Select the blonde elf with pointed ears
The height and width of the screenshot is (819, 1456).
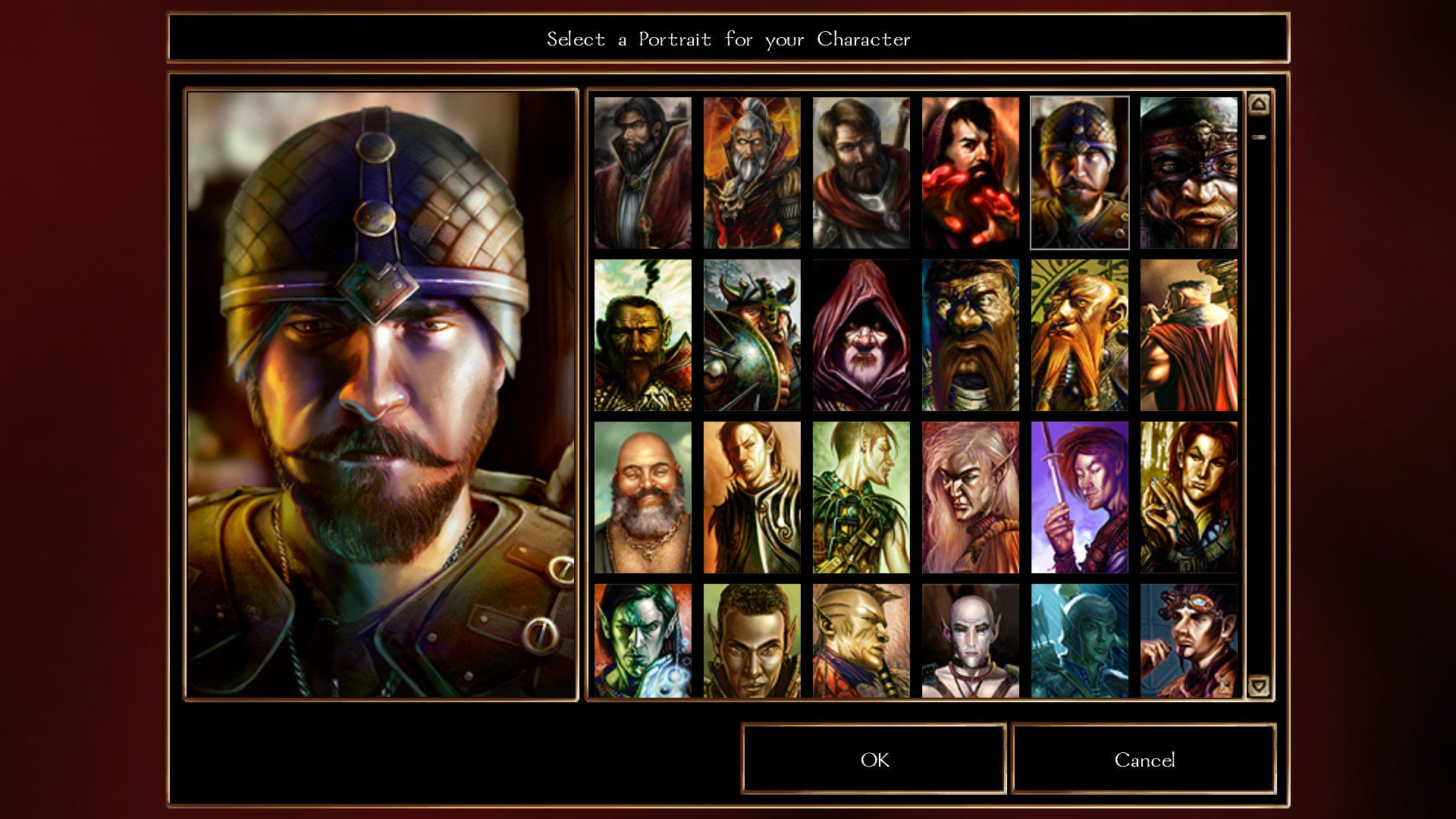click(970, 497)
